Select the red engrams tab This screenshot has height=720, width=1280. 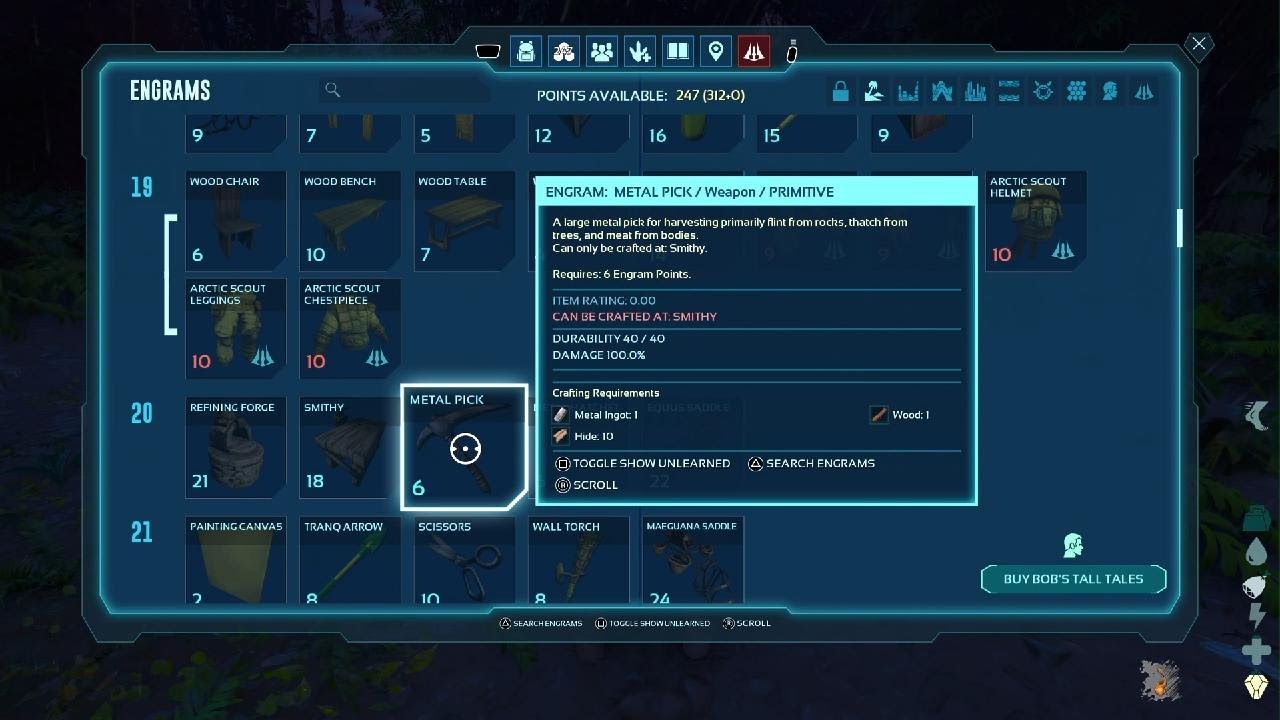pyautogui.click(x=754, y=51)
